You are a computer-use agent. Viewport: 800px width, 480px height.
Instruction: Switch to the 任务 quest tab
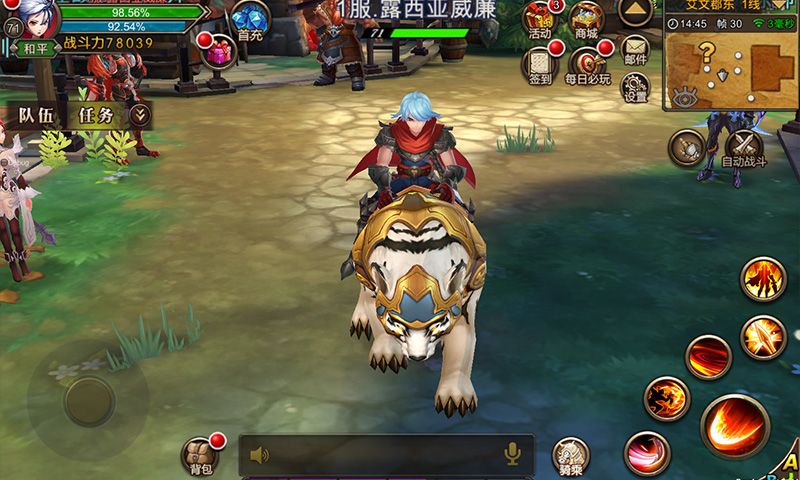click(x=96, y=115)
